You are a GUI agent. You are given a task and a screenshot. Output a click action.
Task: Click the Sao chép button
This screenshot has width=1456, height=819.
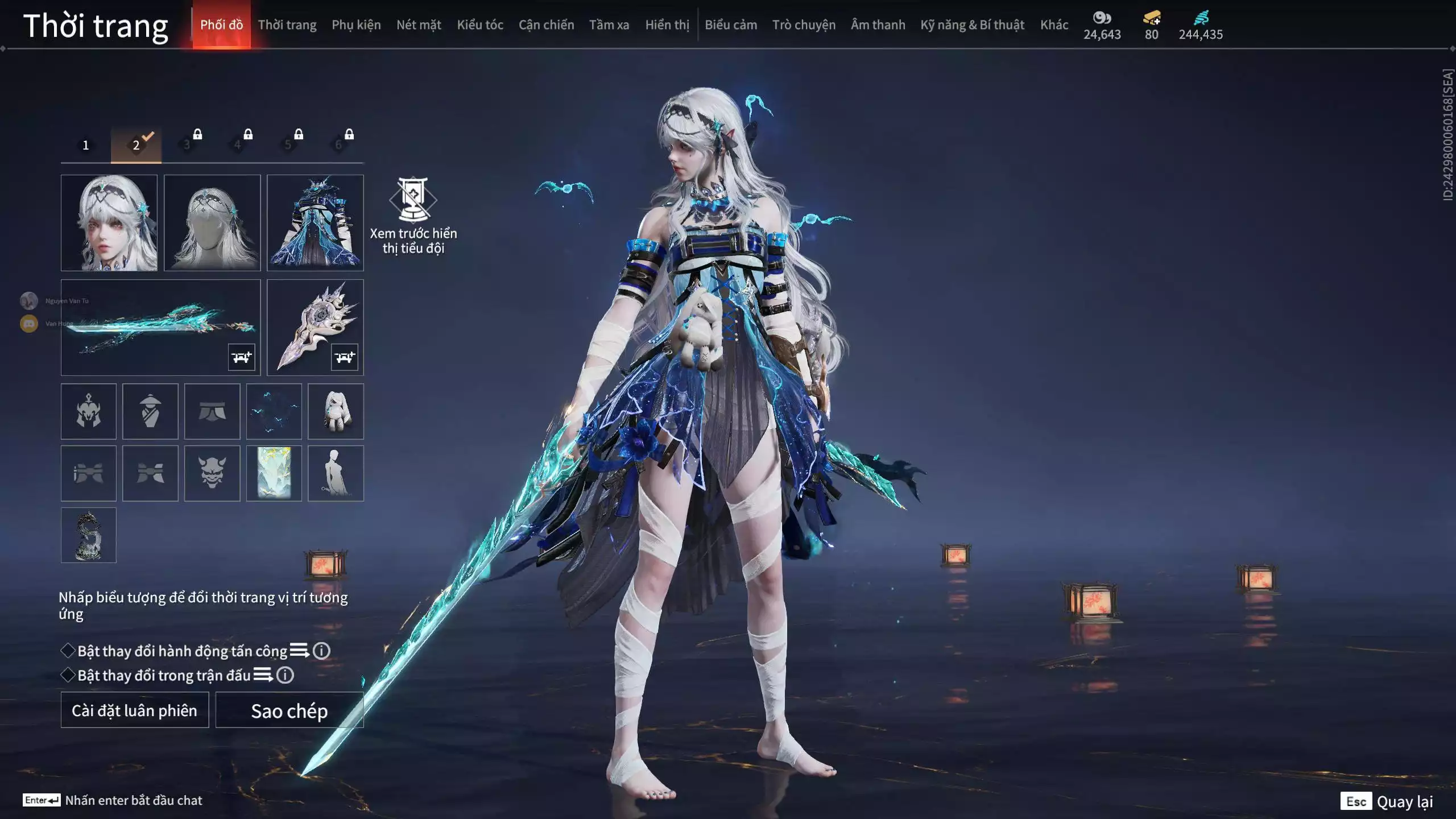tap(289, 710)
